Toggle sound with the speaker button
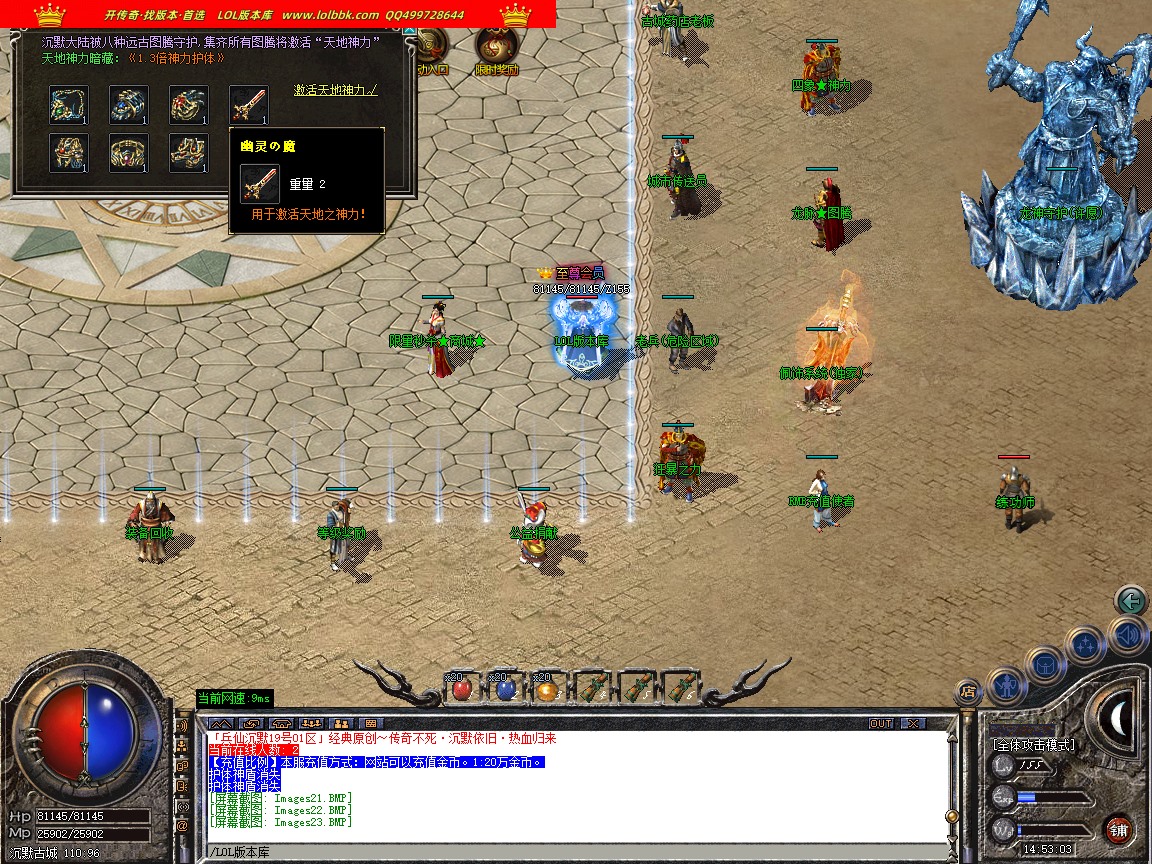Viewport: 1152px width, 864px height. [x=1127, y=633]
